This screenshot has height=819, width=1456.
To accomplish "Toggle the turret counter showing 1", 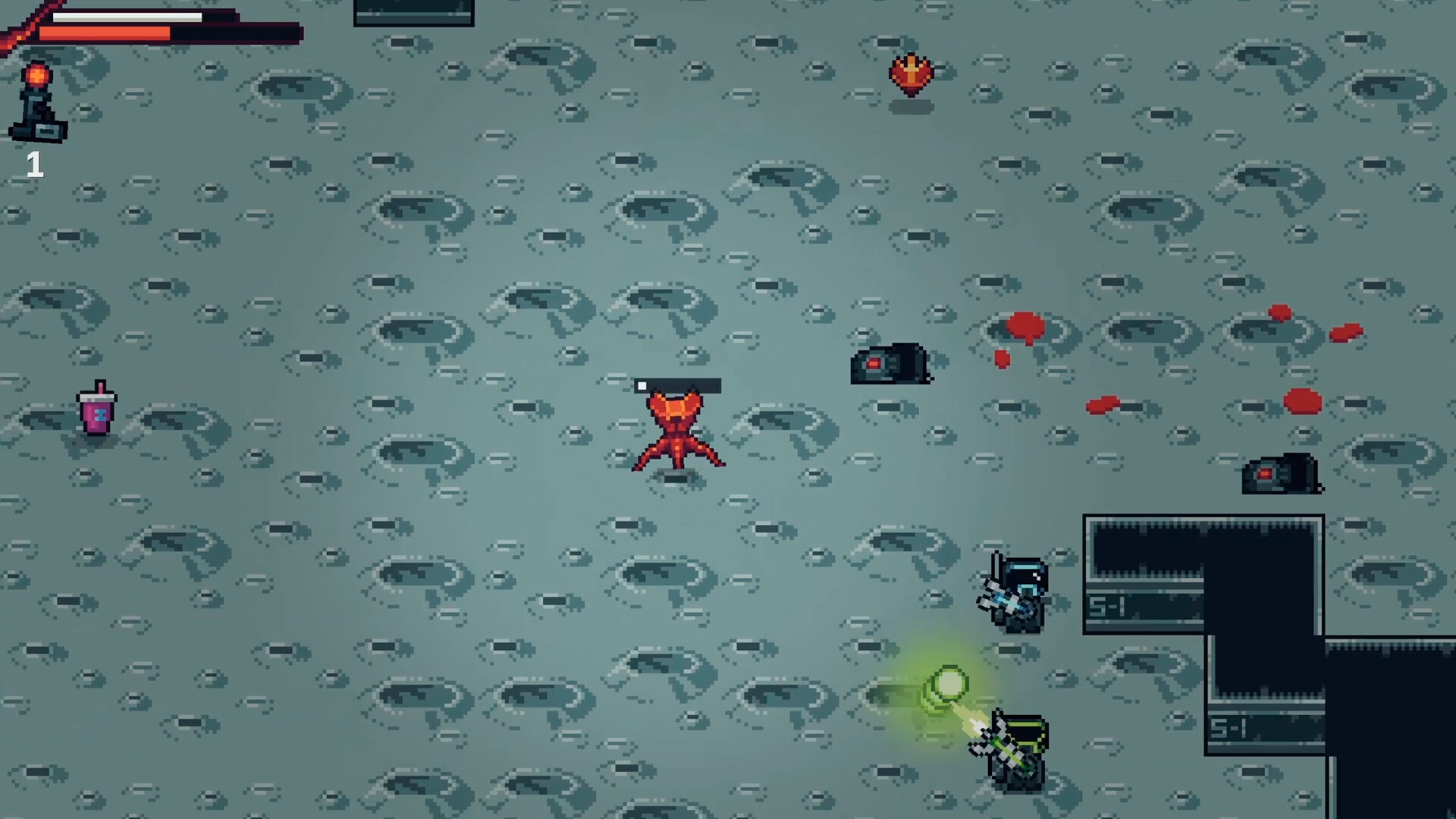I will [x=36, y=164].
